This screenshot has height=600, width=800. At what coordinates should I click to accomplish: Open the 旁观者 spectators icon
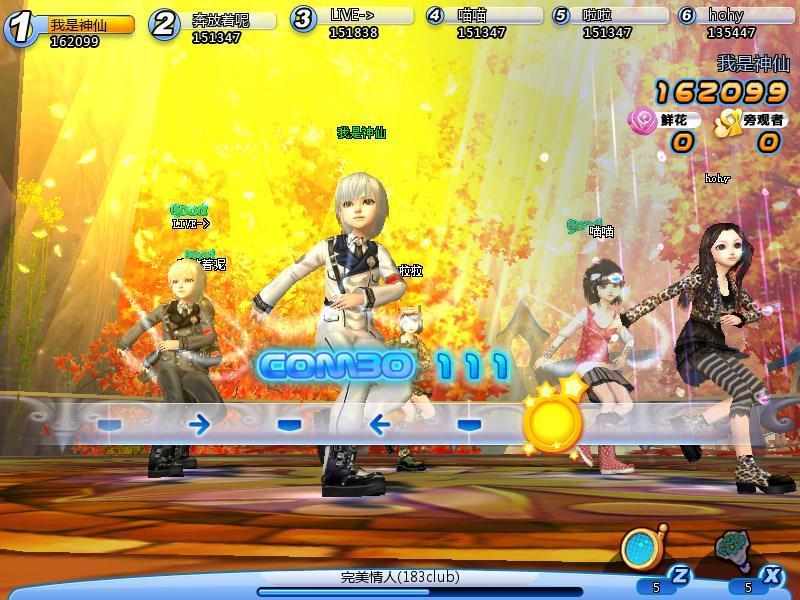[725, 121]
